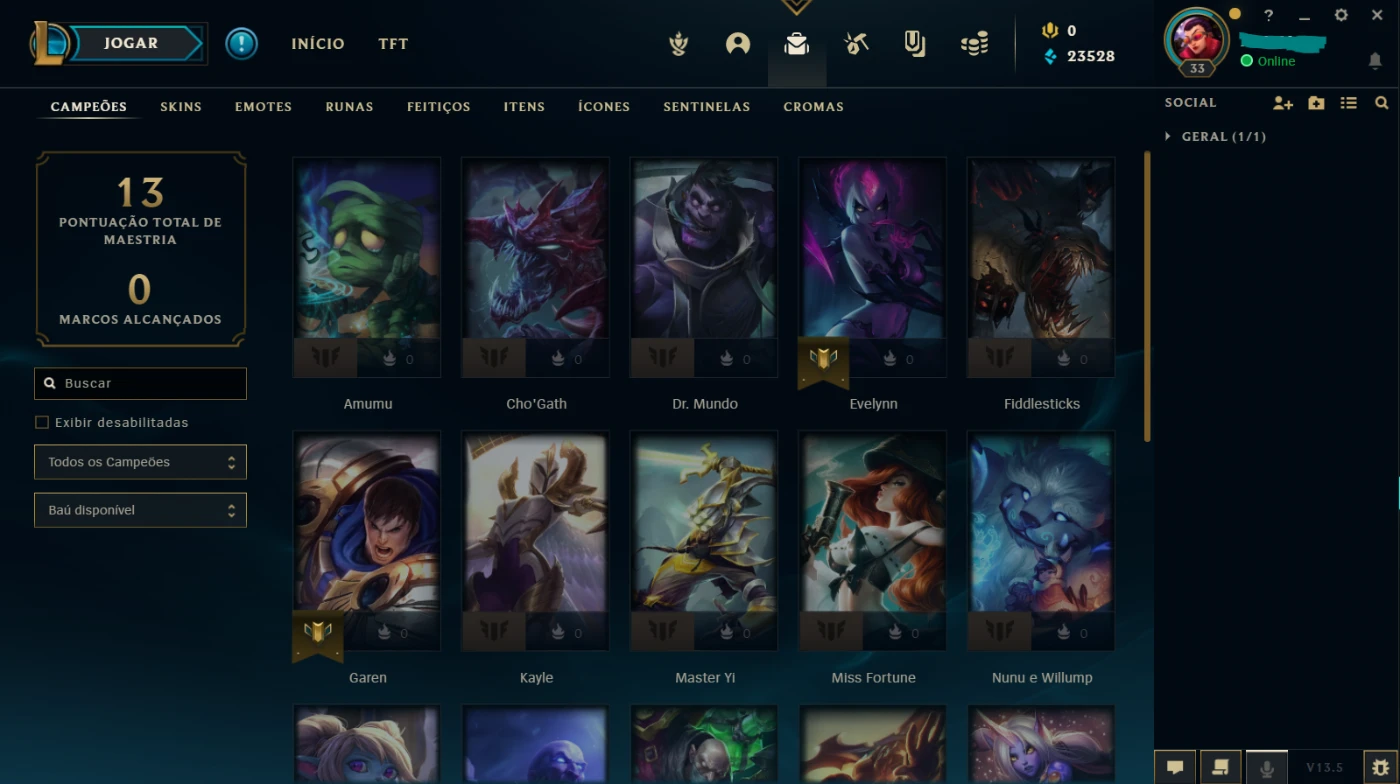This screenshot has width=1400, height=784.
Task: Report a bug via the bug icon
Action: [x=1384, y=766]
